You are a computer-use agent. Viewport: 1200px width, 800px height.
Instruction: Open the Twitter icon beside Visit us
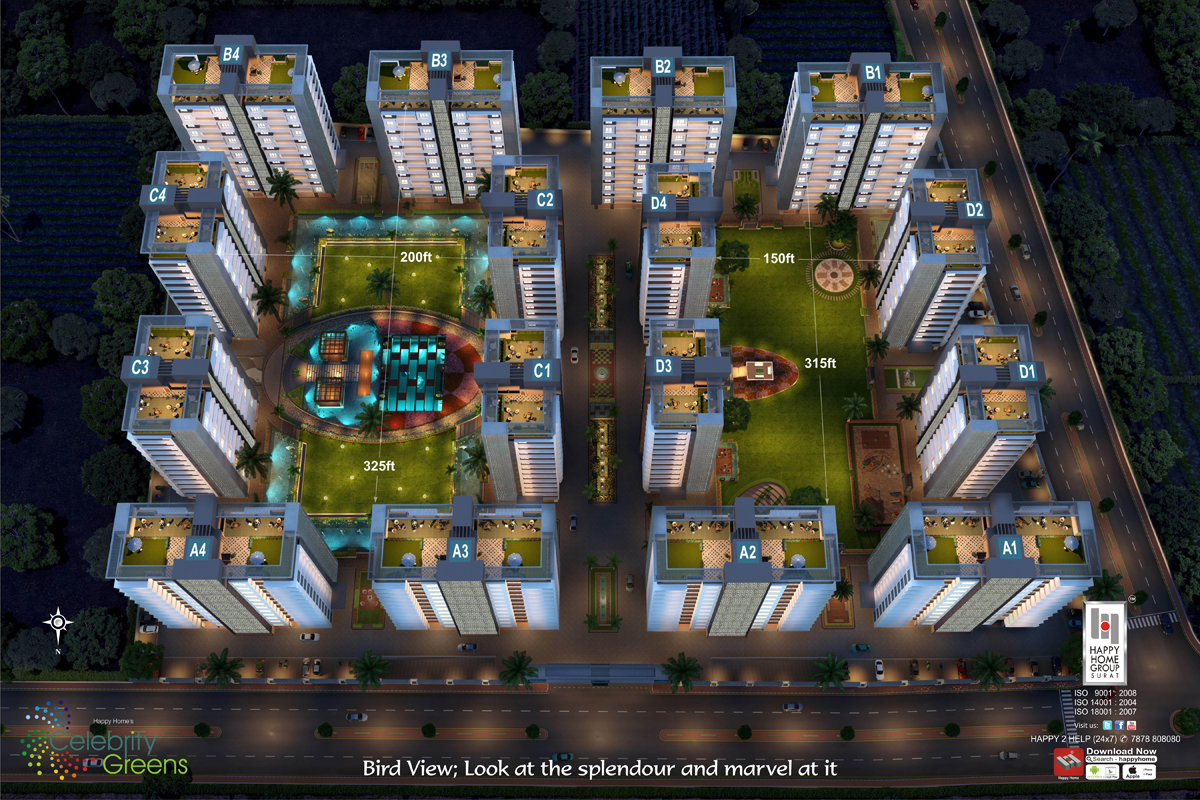[1107, 725]
